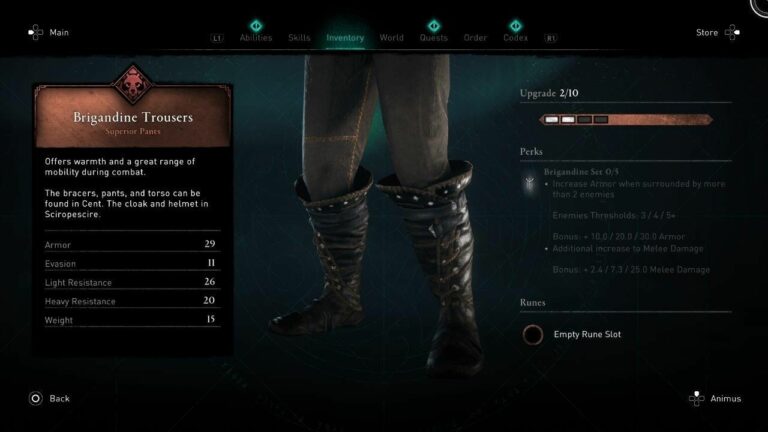Show the Quests tab

point(433,38)
